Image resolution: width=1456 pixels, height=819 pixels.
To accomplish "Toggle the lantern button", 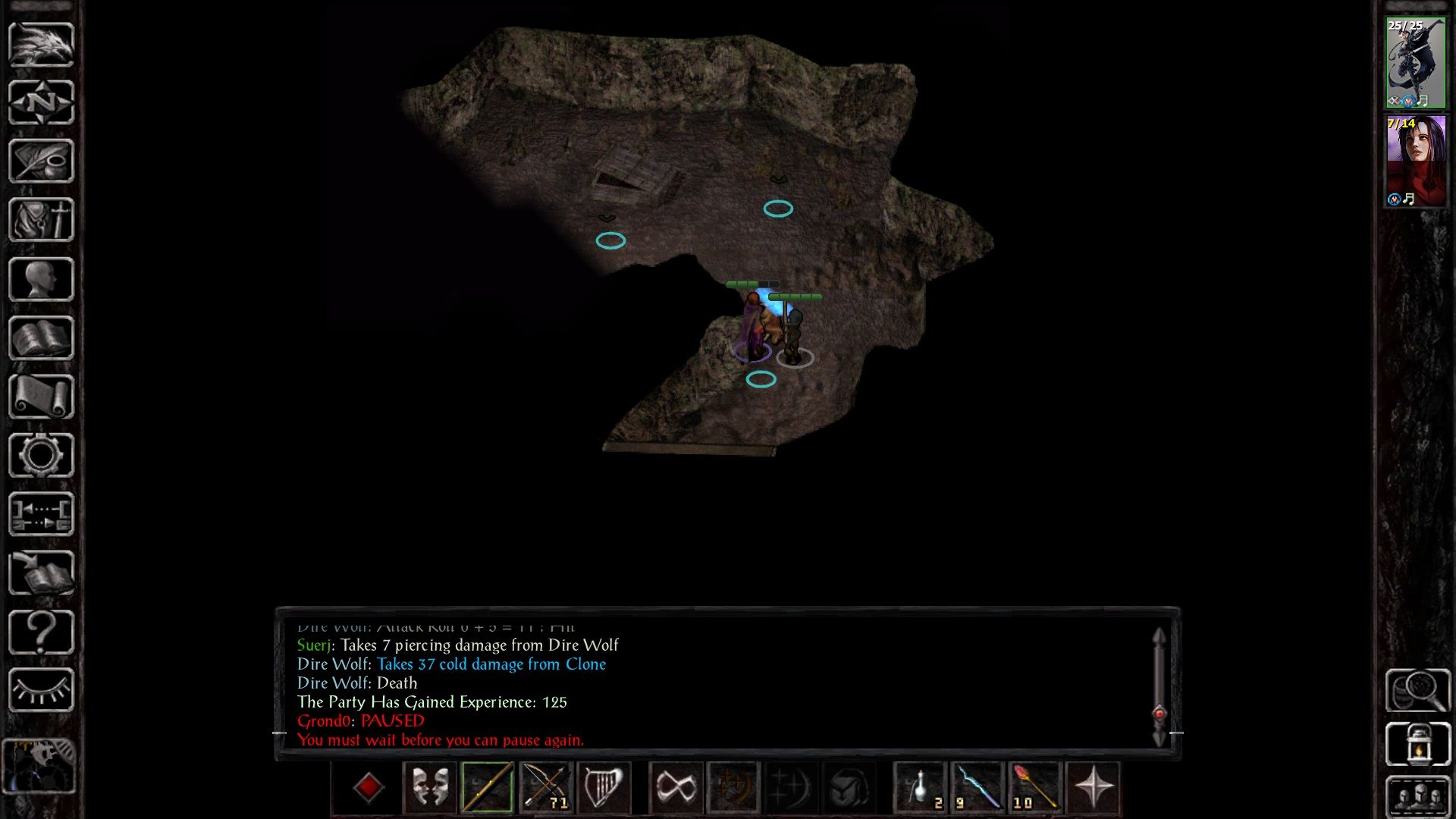I will (1417, 745).
